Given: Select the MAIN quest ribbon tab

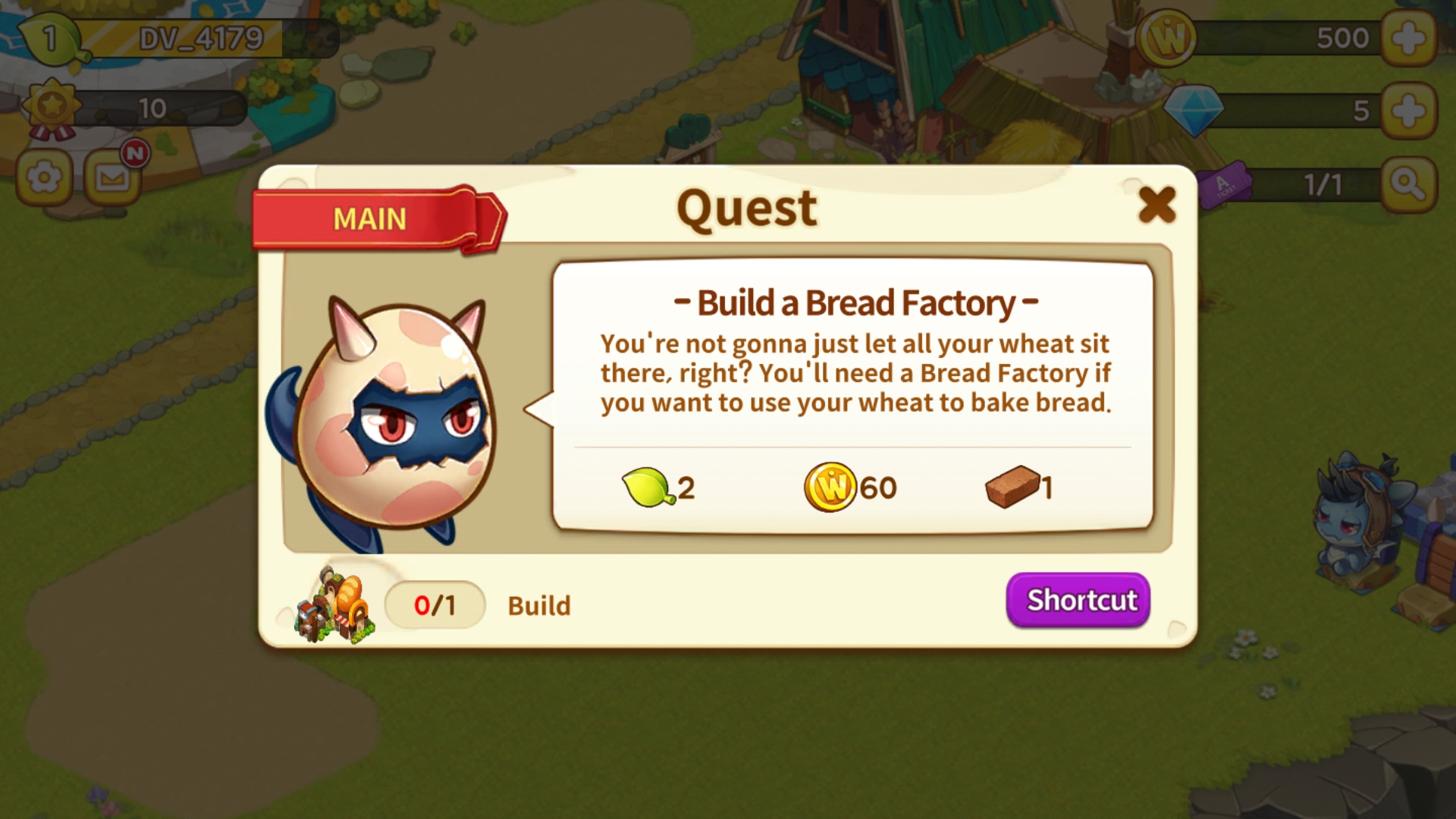Looking at the screenshot, I should click(372, 219).
